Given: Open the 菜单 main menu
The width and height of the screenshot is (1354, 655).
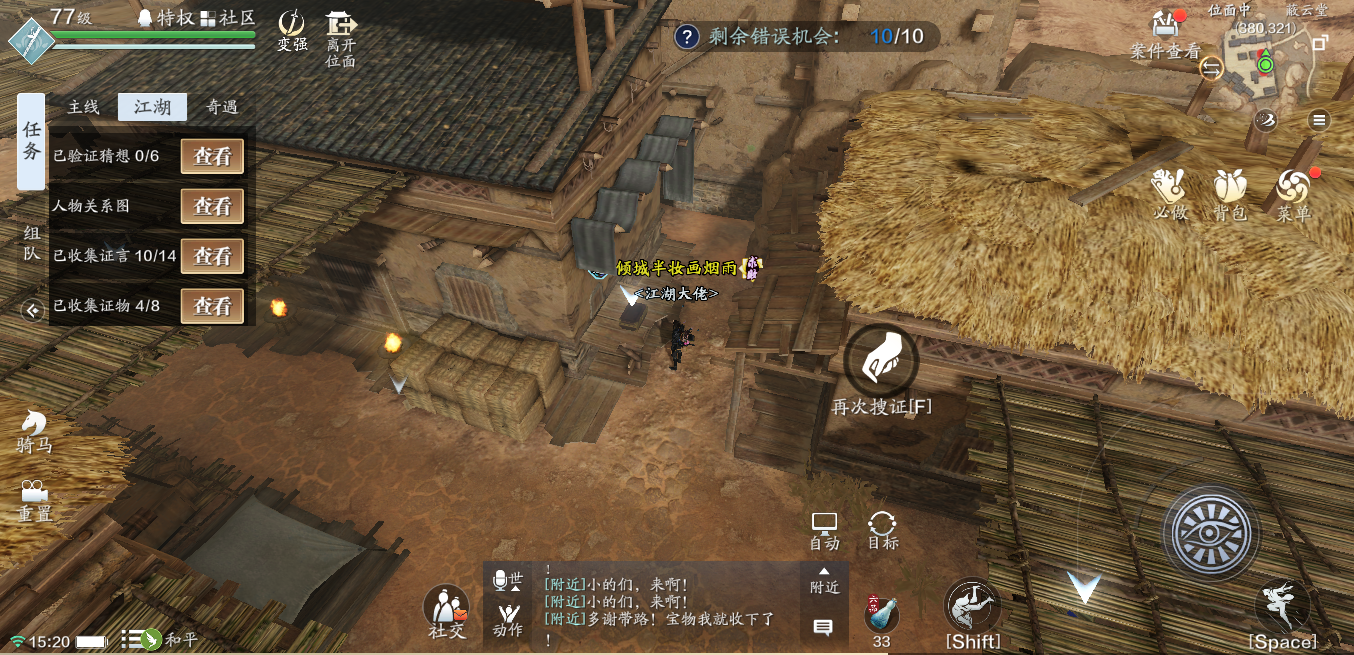Looking at the screenshot, I should (1293, 194).
